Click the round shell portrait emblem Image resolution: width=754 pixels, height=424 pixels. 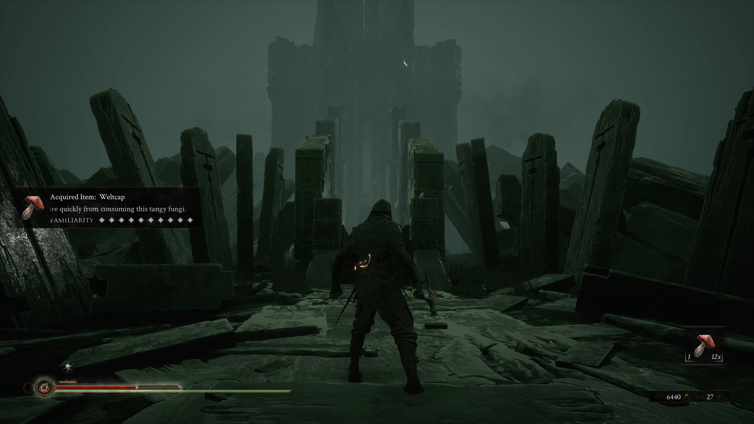tap(44, 386)
